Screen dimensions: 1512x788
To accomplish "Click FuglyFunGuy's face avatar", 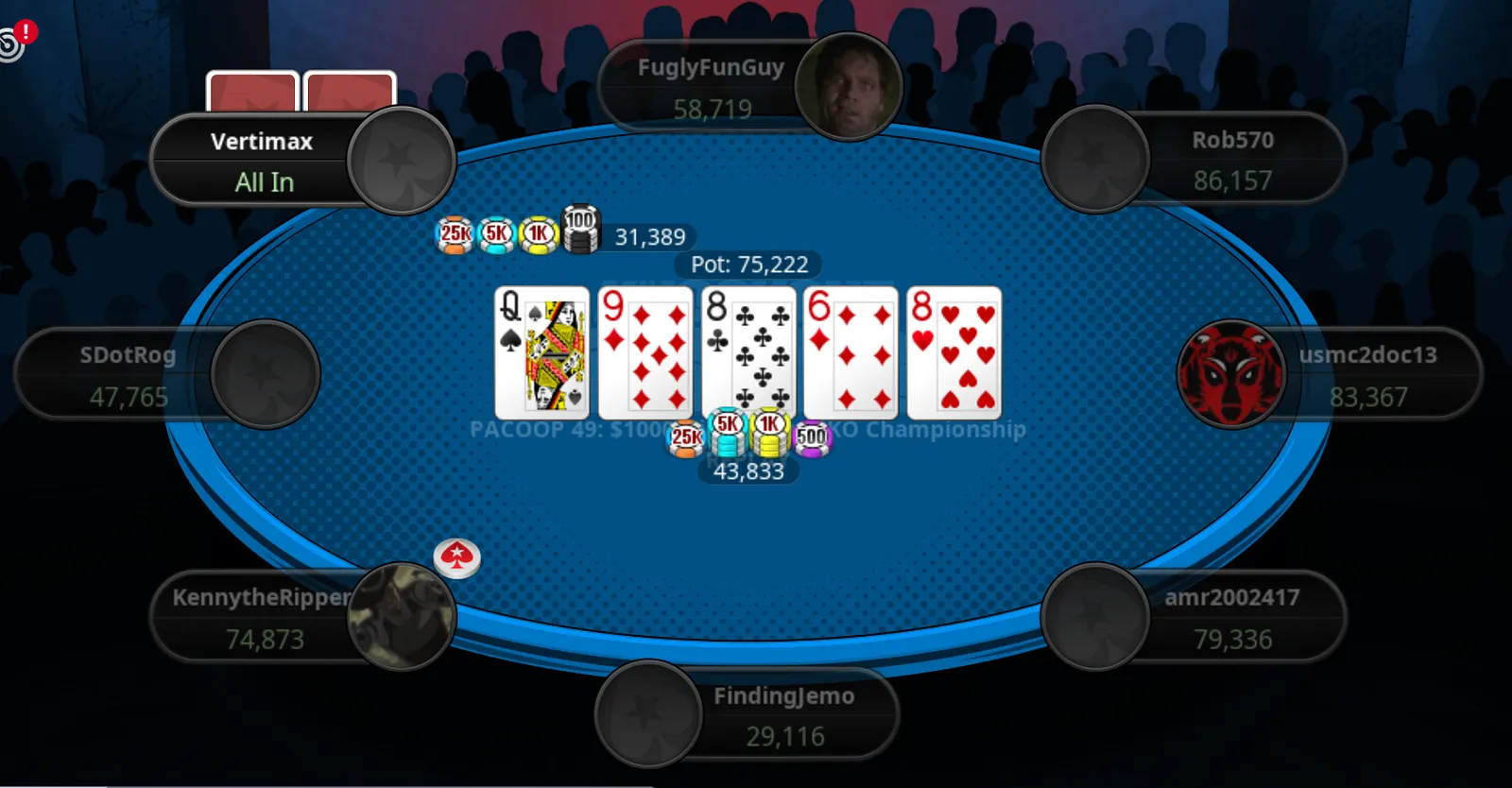I will [x=848, y=86].
